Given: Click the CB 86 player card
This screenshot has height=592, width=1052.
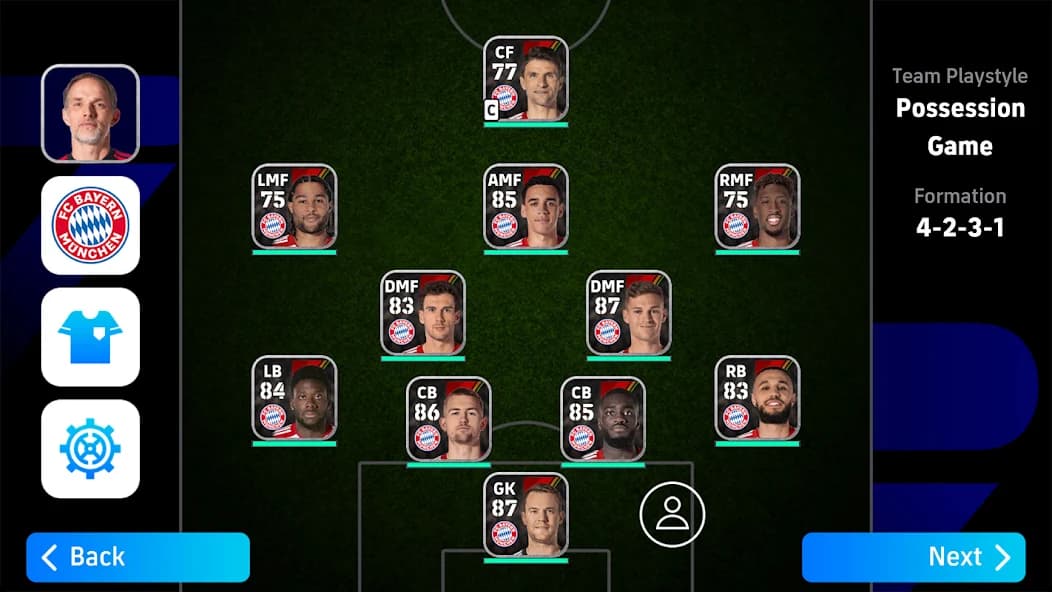Looking at the screenshot, I should (x=449, y=418).
